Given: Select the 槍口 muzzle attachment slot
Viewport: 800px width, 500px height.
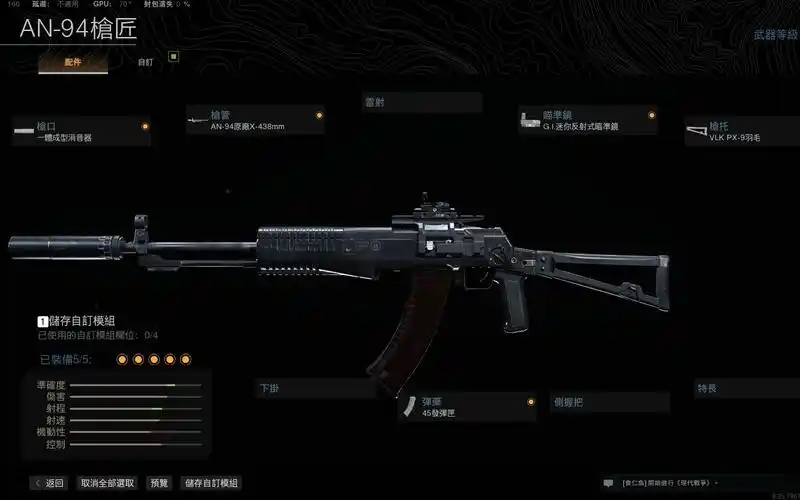Looking at the screenshot, I should point(82,132).
